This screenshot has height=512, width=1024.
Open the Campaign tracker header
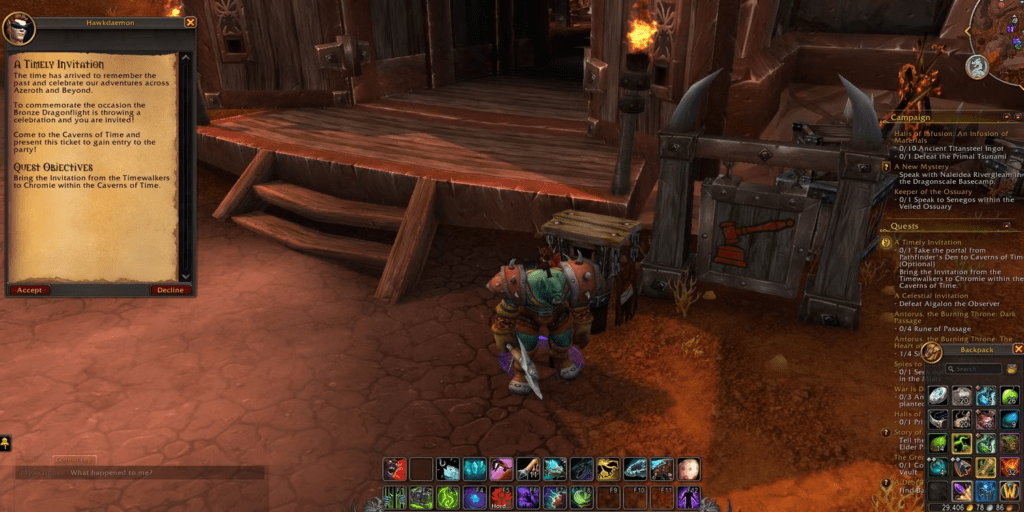coord(911,118)
